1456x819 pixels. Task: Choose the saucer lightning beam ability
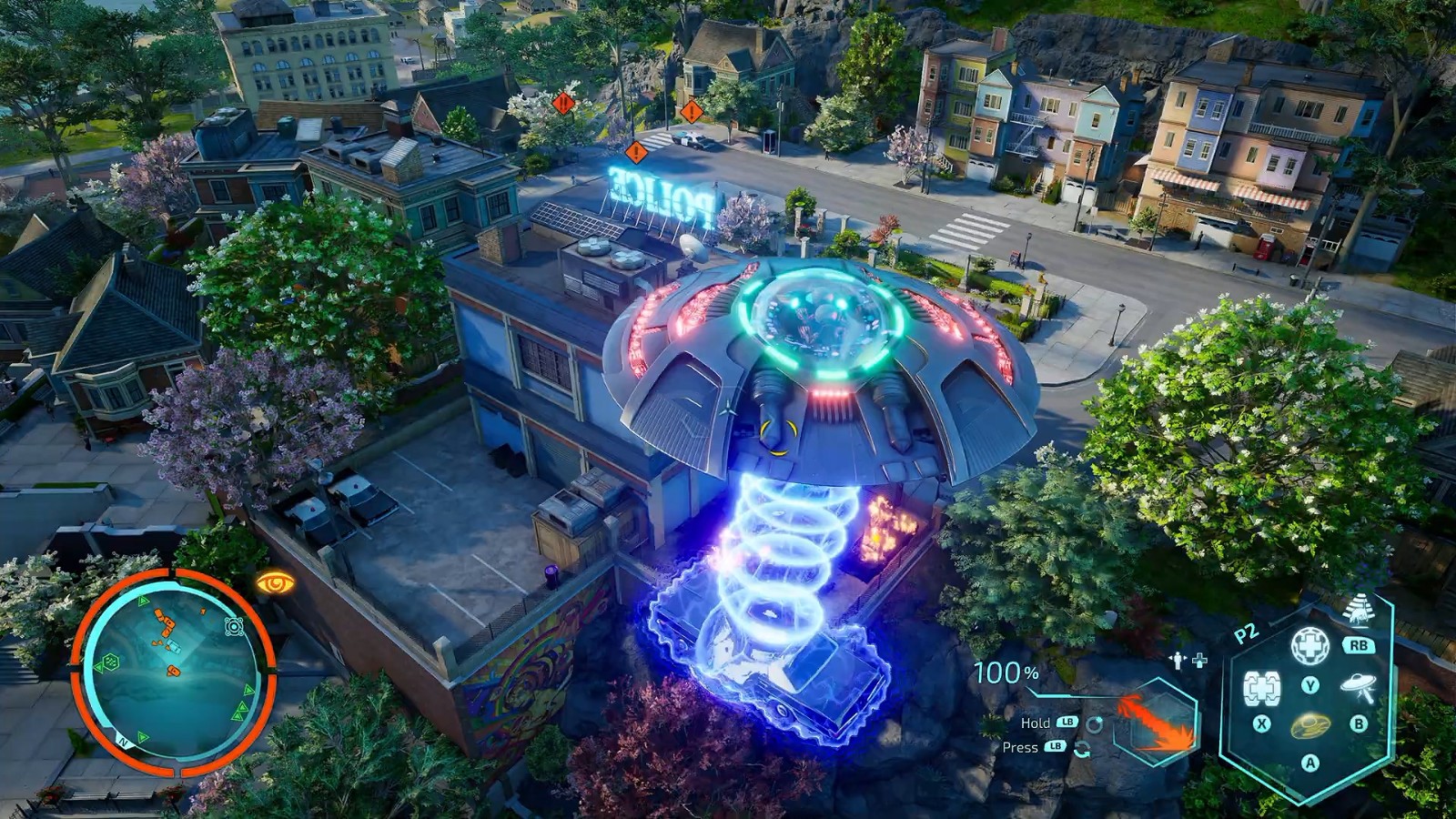1358,688
